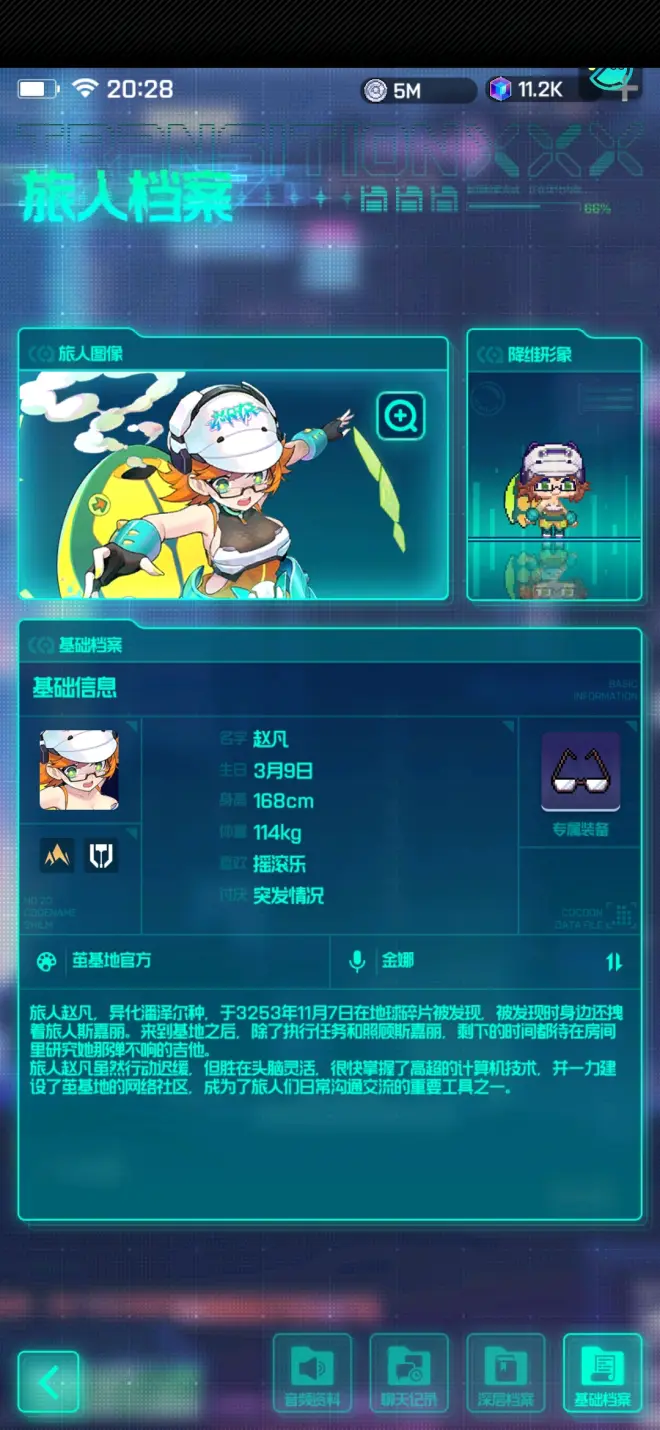Viewport: 660px width, 1430px height.
Task: Enlarge the traveler portrait with magnifier button
Action: 401,415
